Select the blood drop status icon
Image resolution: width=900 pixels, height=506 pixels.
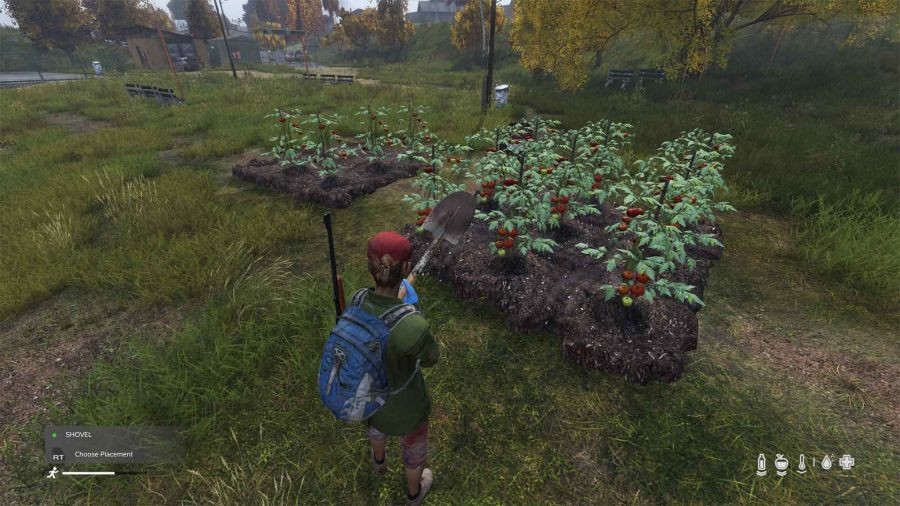(825, 463)
